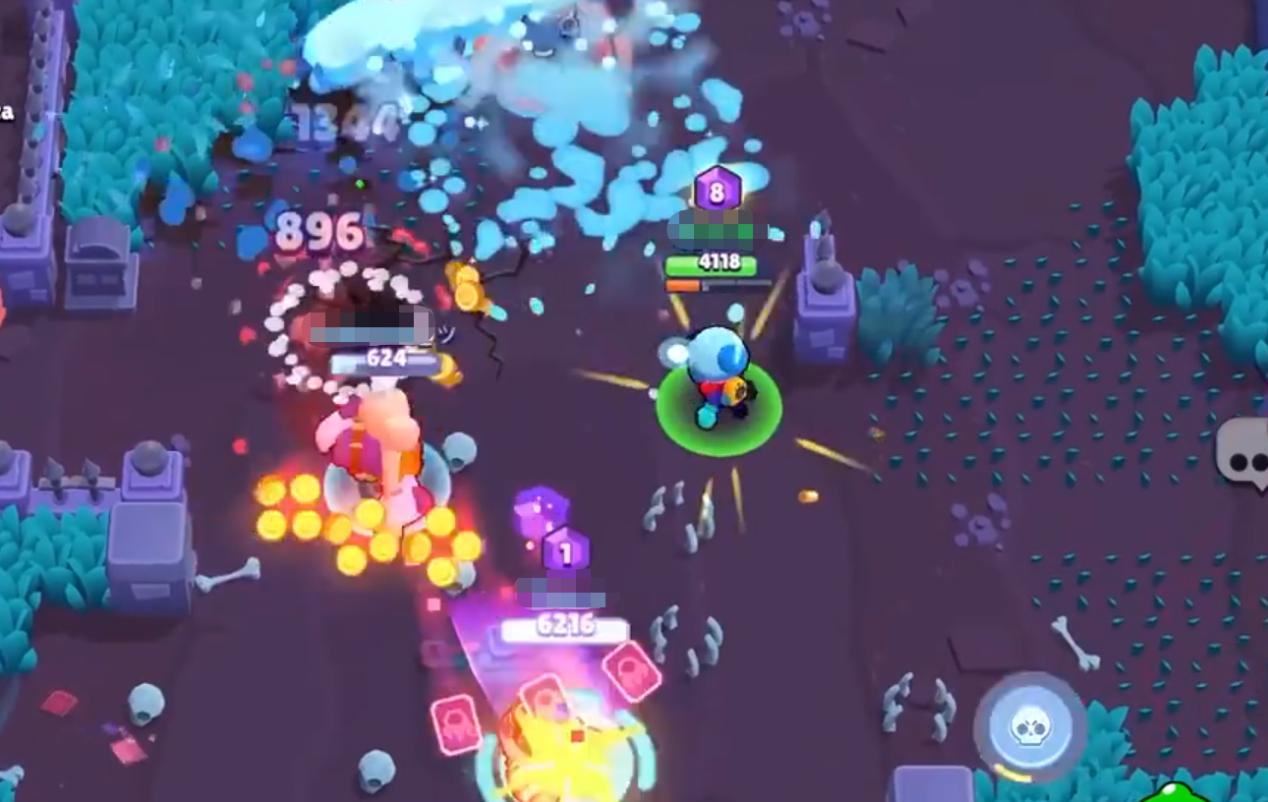
Task: Activate the skull Super ability button
Action: [1029, 727]
